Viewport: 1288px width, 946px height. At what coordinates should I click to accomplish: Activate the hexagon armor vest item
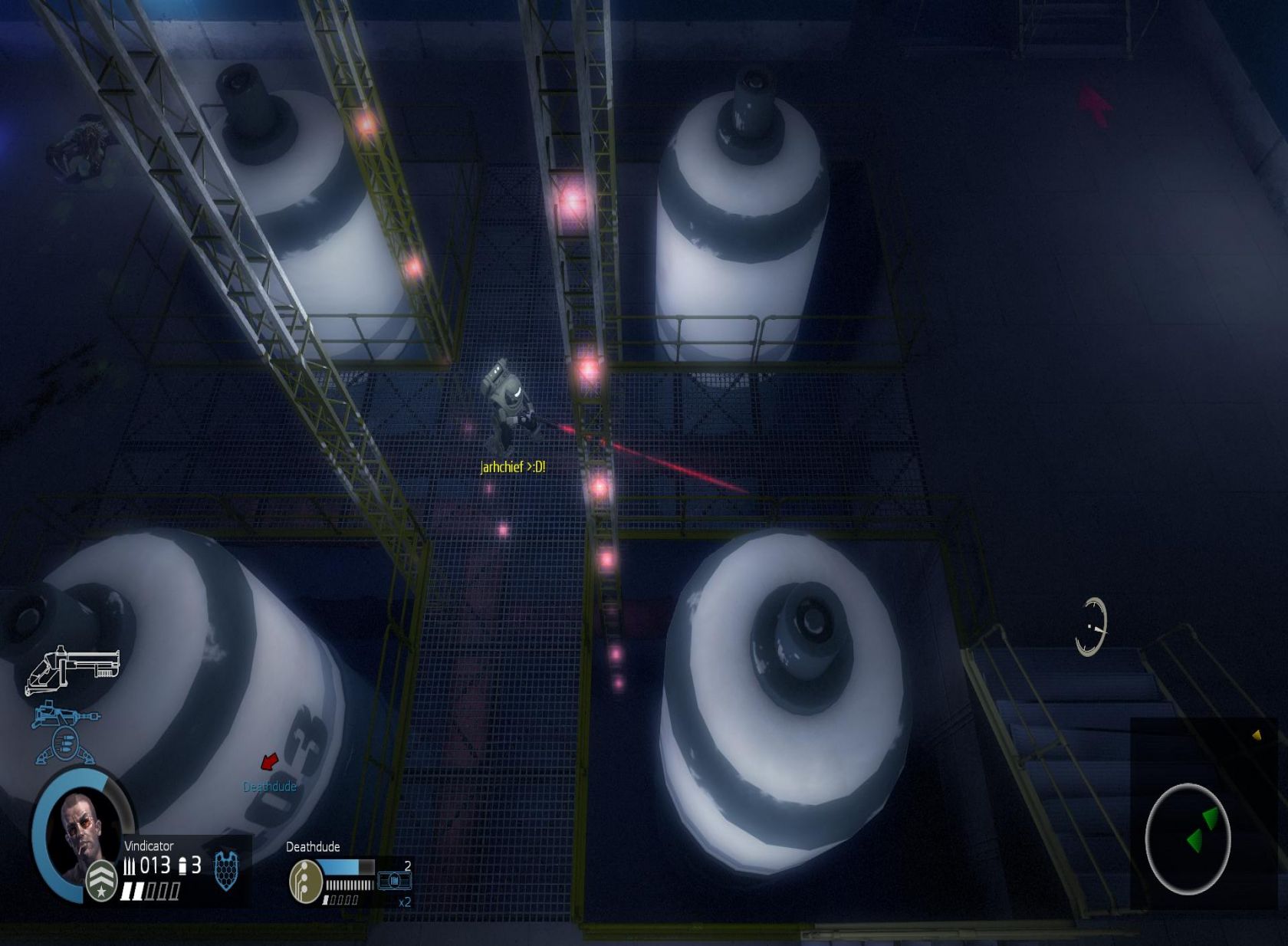click(225, 870)
